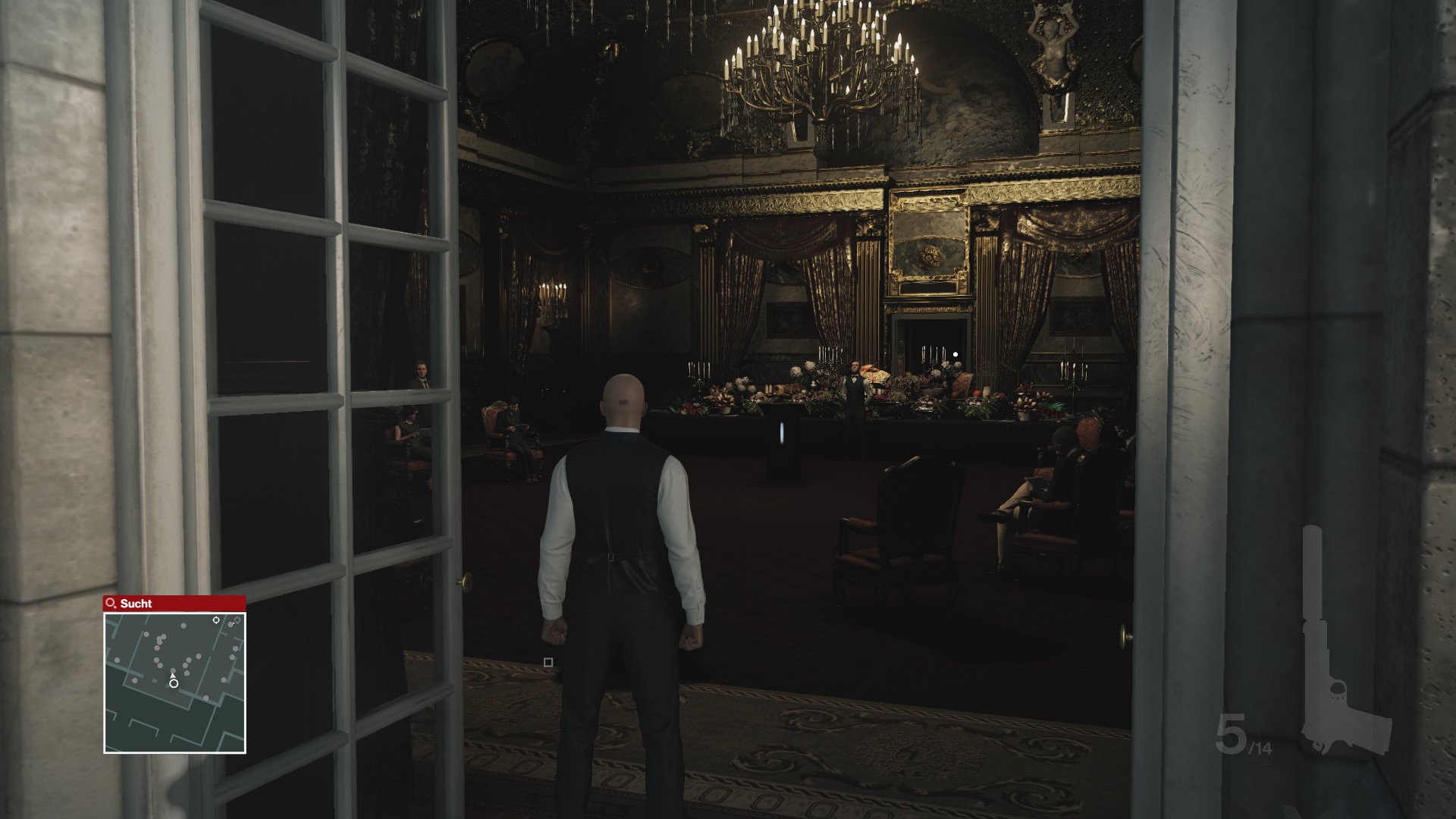Click the square interaction prompt near Agent 47's feet

pos(550,662)
